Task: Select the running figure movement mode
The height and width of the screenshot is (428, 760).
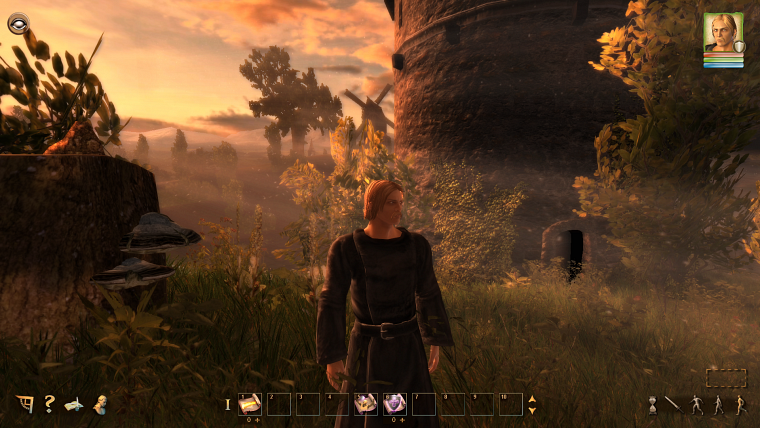Action: pos(738,405)
